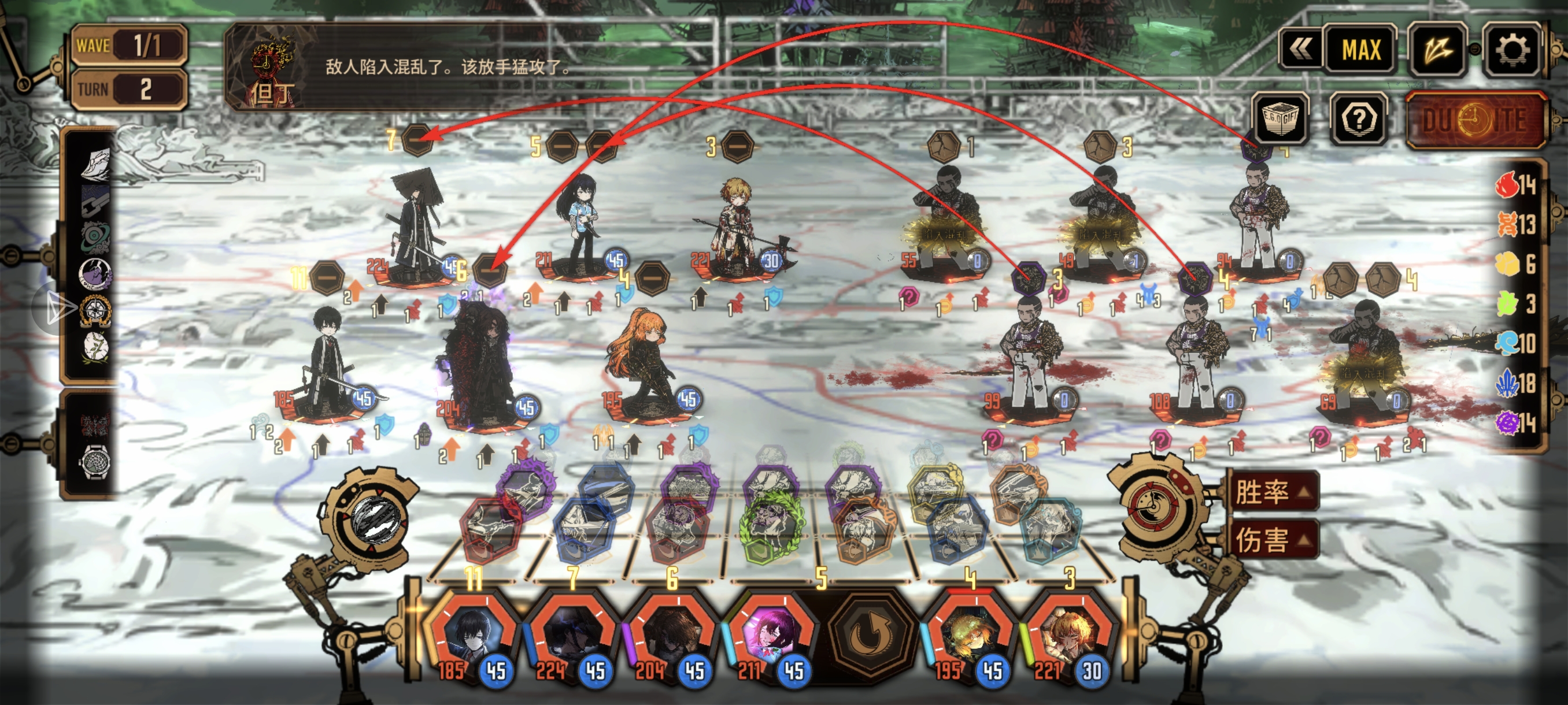Inspect the cracked egg with vine icon
1568x705 pixels.
coord(95,348)
